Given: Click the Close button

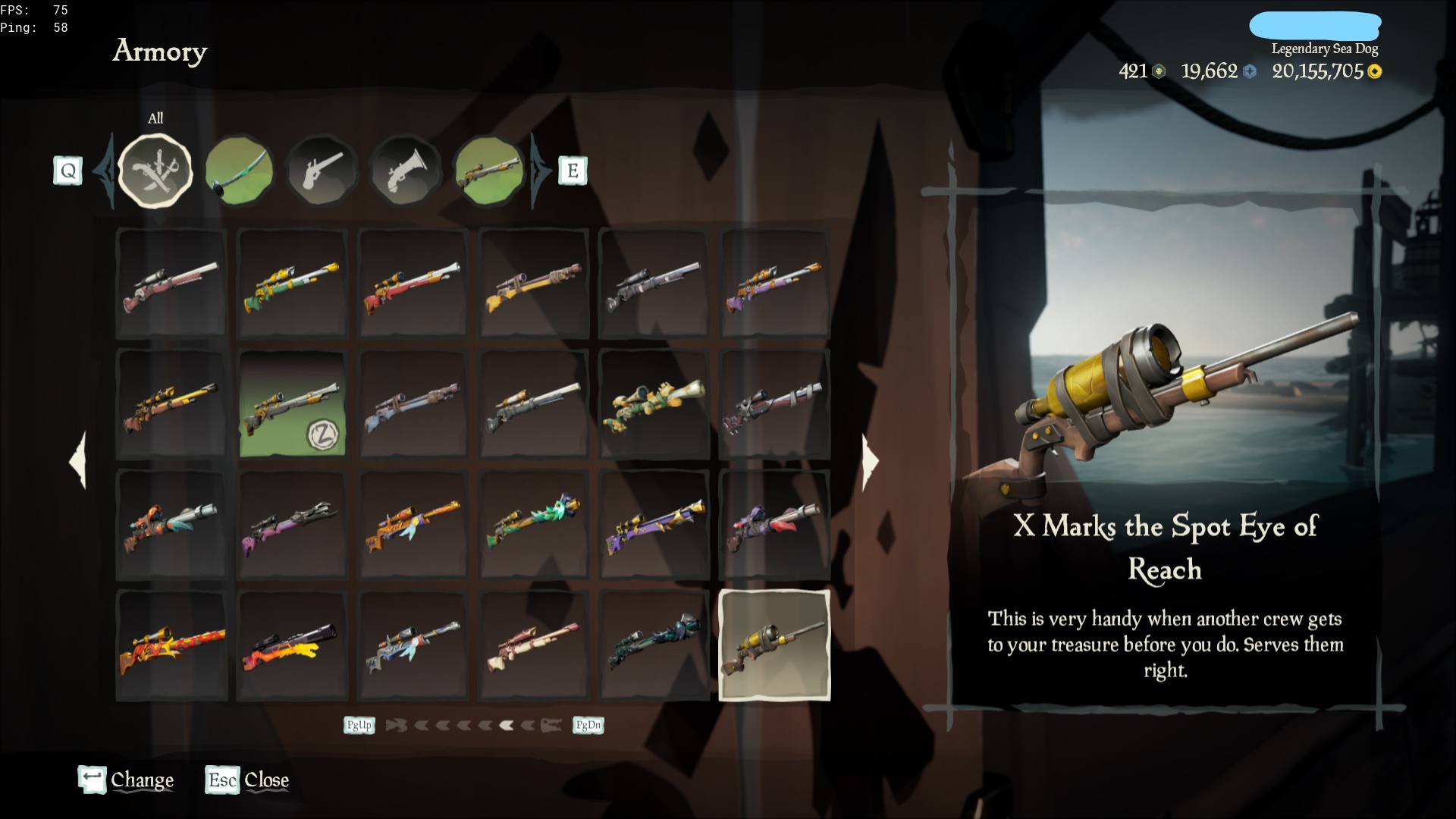Looking at the screenshot, I should coord(247,780).
